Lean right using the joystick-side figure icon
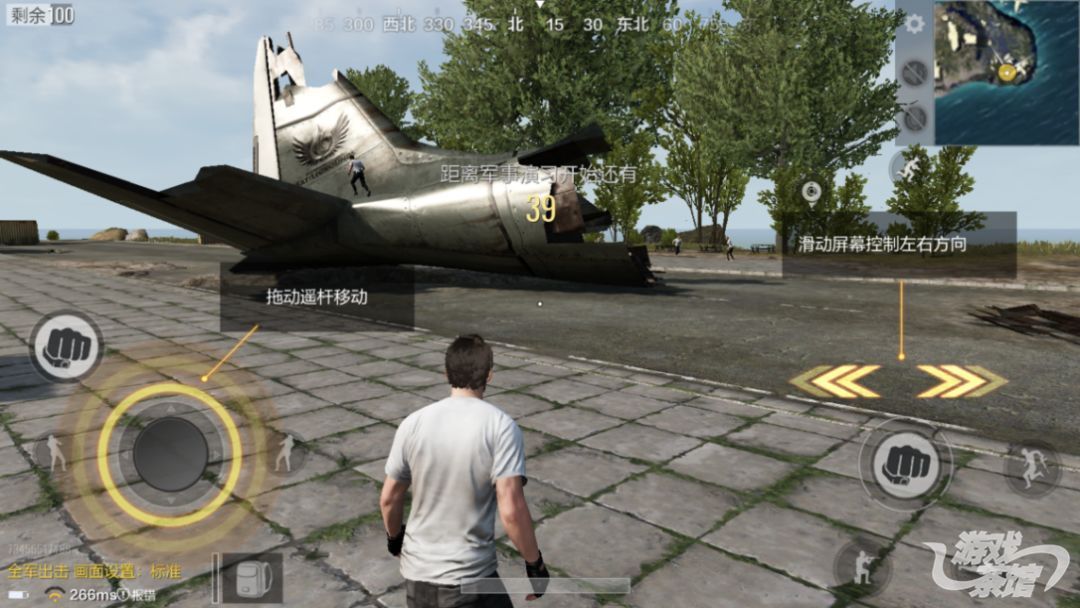 [x=287, y=453]
